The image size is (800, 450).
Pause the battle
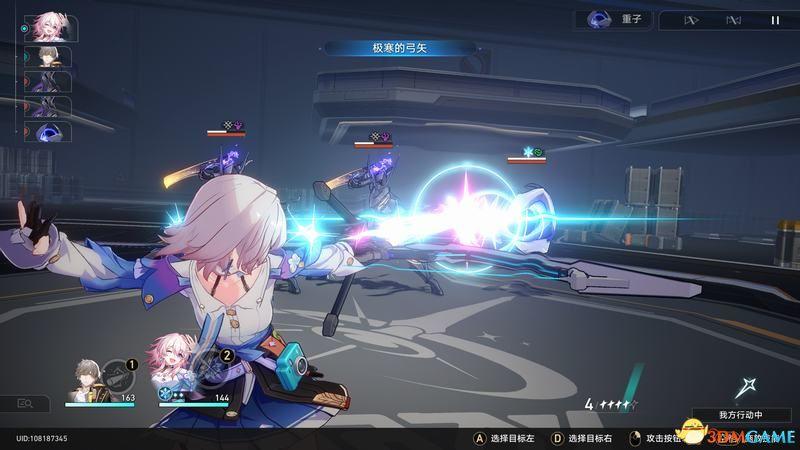(x=775, y=19)
